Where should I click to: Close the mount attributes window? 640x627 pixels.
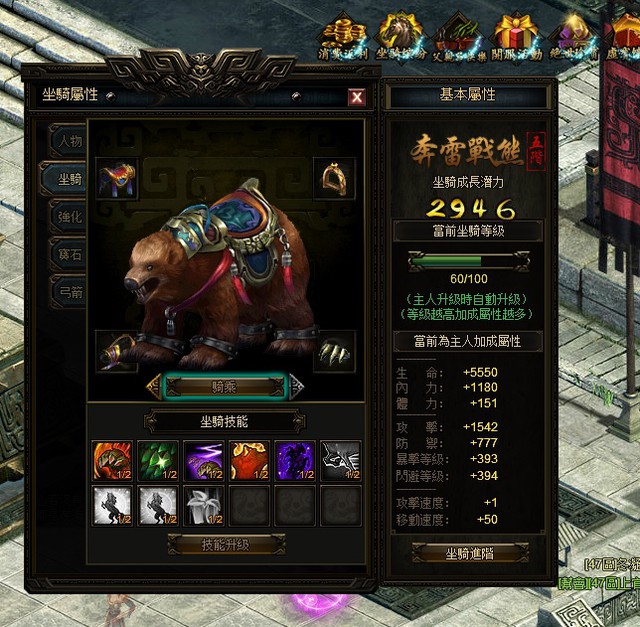pos(356,97)
